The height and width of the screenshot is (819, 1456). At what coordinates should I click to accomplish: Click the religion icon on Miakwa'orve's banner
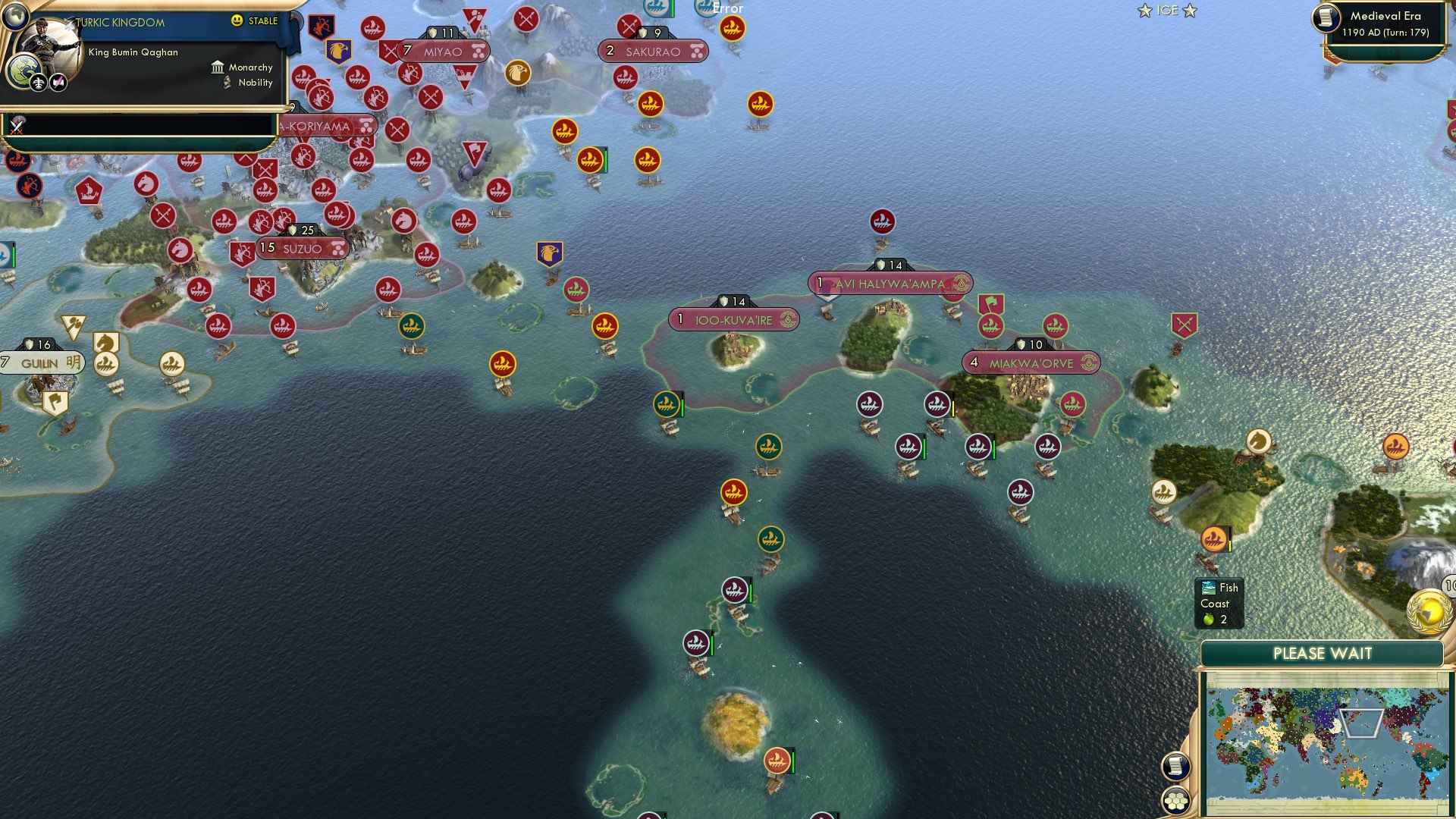pyautogui.click(x=1089, y=362)
